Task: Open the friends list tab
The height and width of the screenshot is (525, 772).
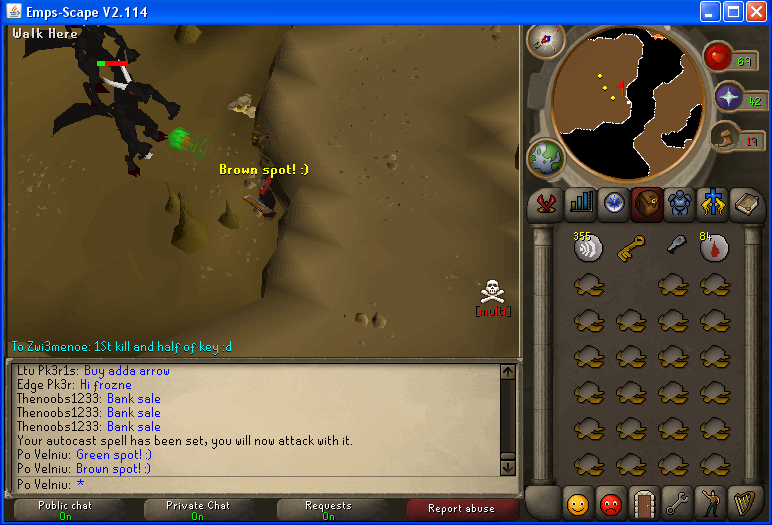Action: pyautogui.click(x=580, y=501)
